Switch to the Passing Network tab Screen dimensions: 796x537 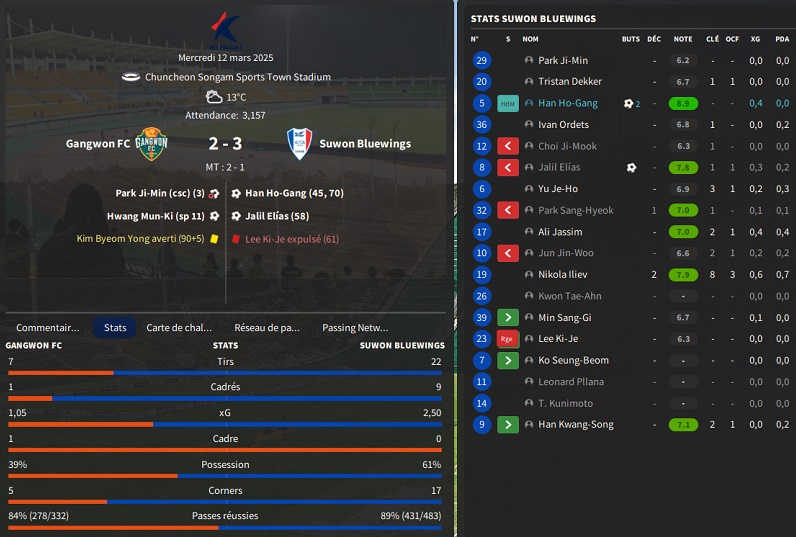pos(355,327)
